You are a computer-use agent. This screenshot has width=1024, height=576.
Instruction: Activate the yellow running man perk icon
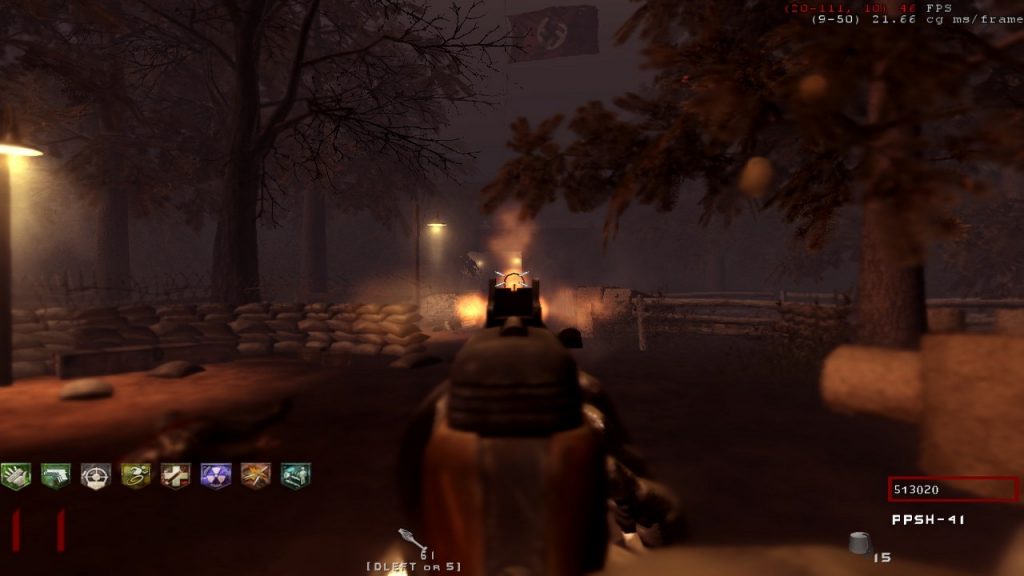[x=136, y=476]
